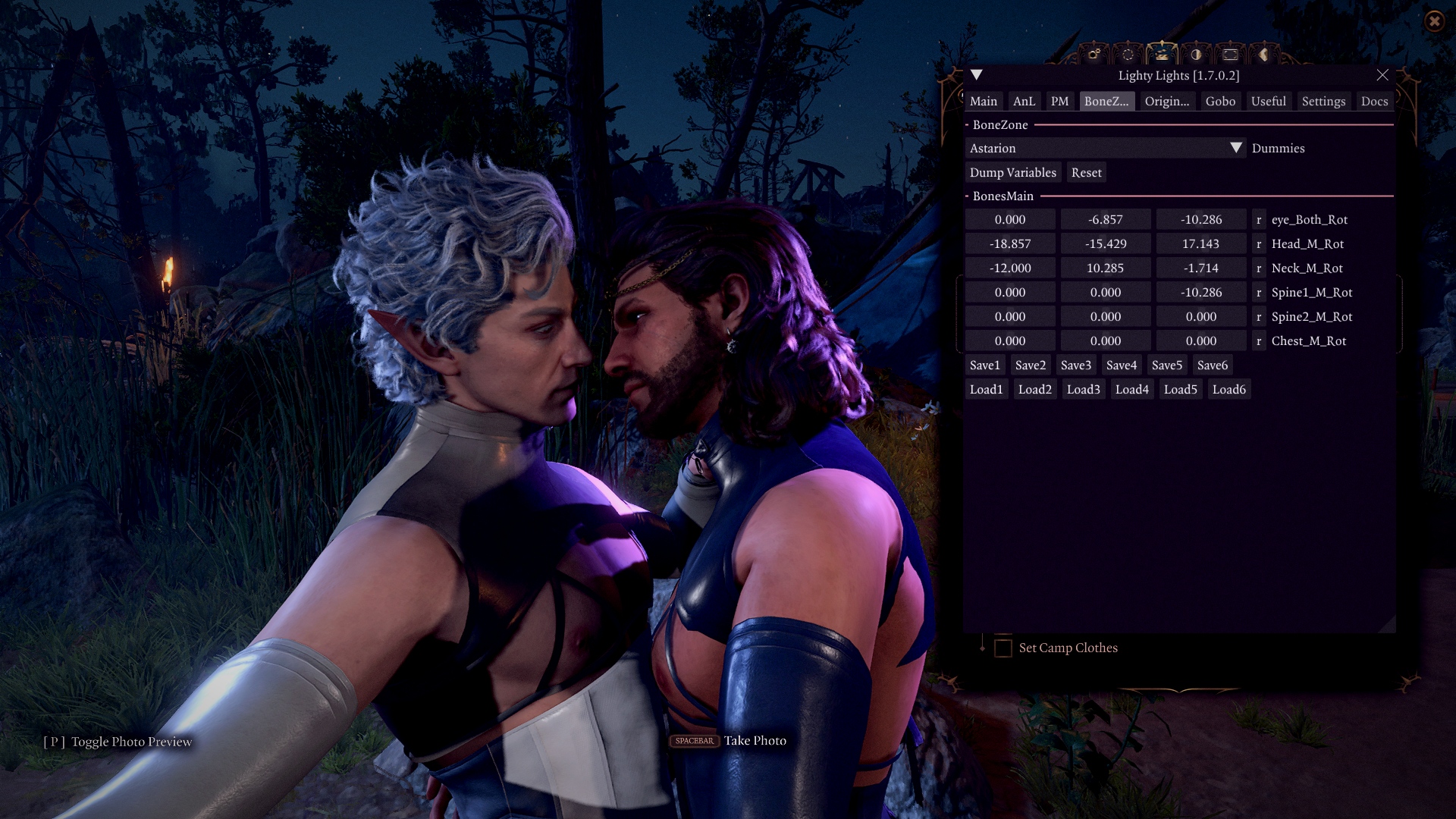1456x819 pixels.
Task: Close the Lighty Lights window
Action: point(1382,75)
